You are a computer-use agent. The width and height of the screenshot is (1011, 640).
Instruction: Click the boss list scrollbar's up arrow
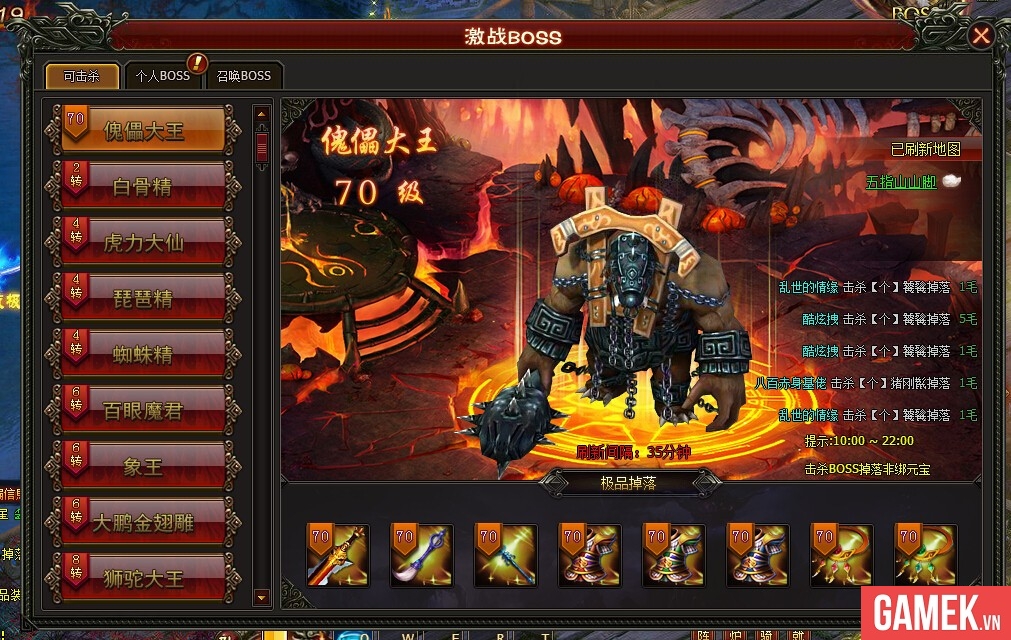(262, 114)
